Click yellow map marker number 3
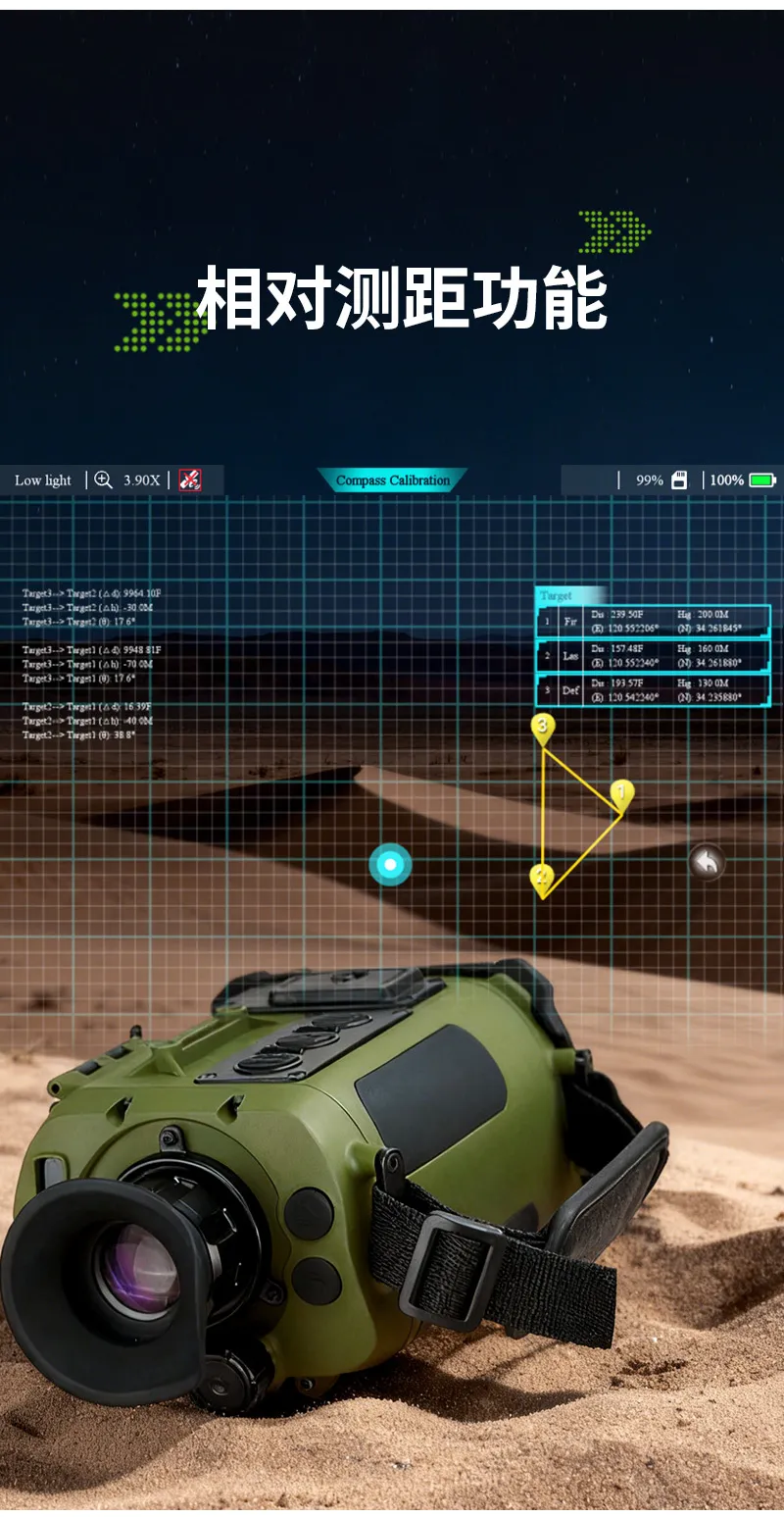784x1517 pixels. (543, 727)
